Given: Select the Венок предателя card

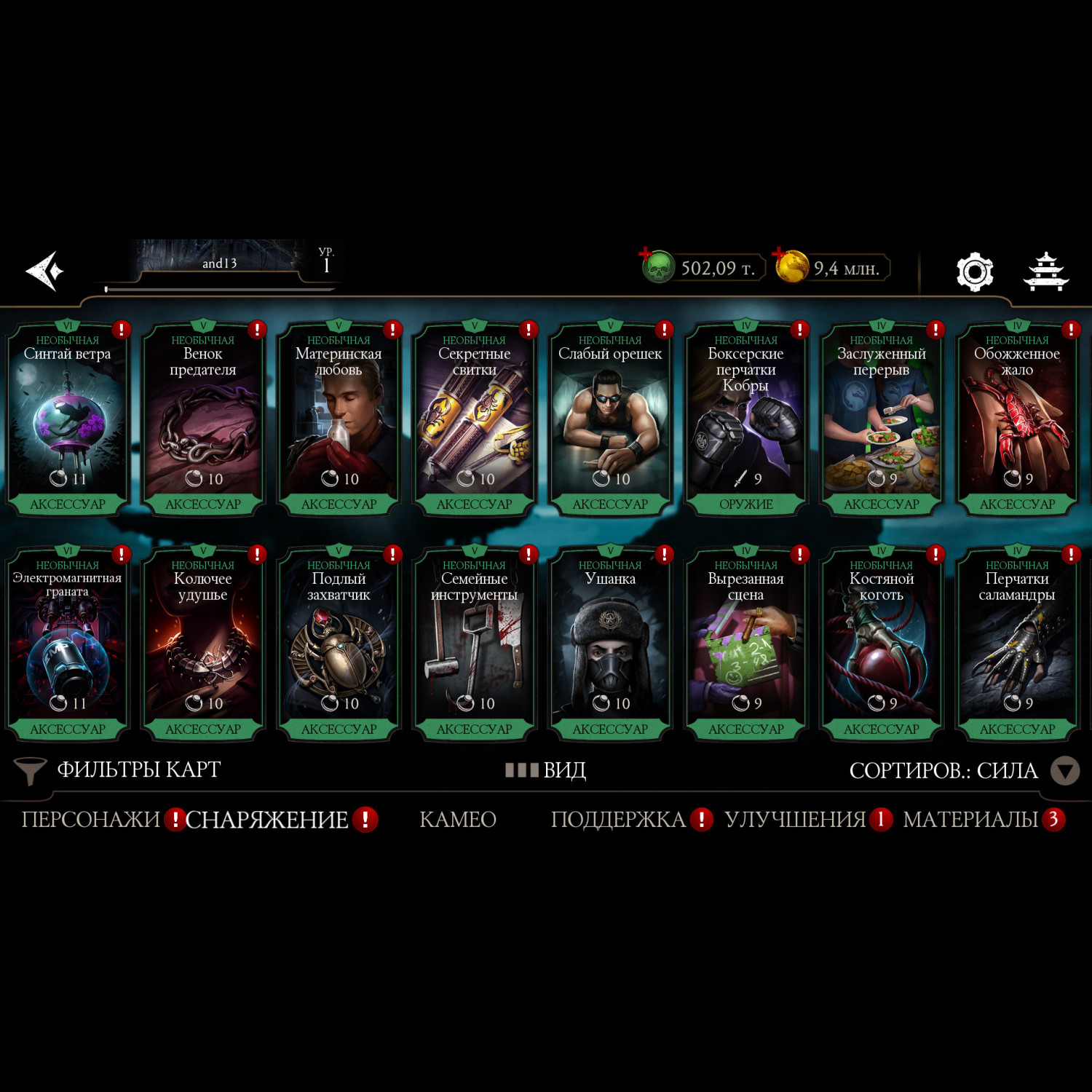Looking at the screenshot, I should (x=203, y=419).
